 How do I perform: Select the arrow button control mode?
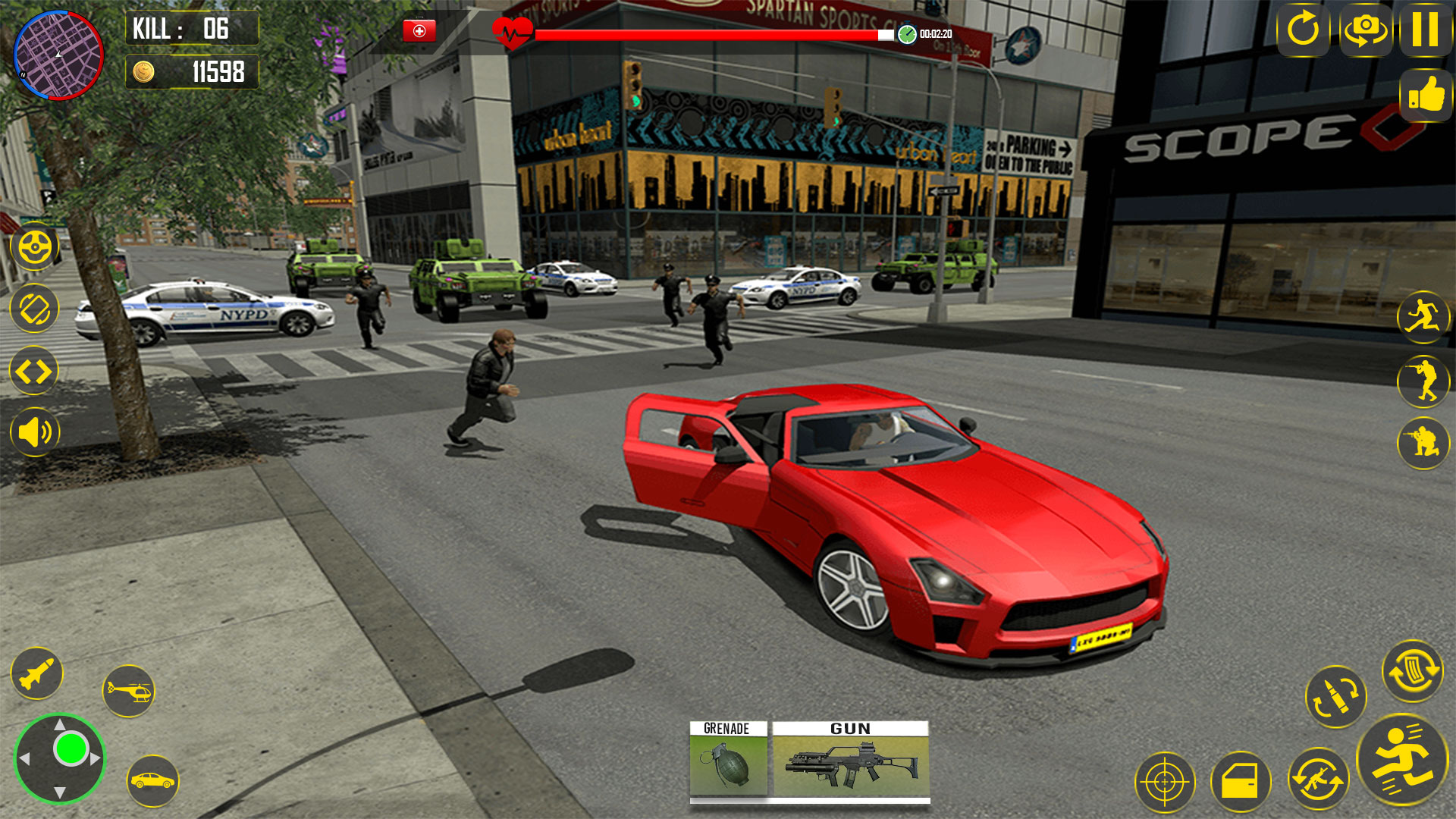(x=33, y=370)
